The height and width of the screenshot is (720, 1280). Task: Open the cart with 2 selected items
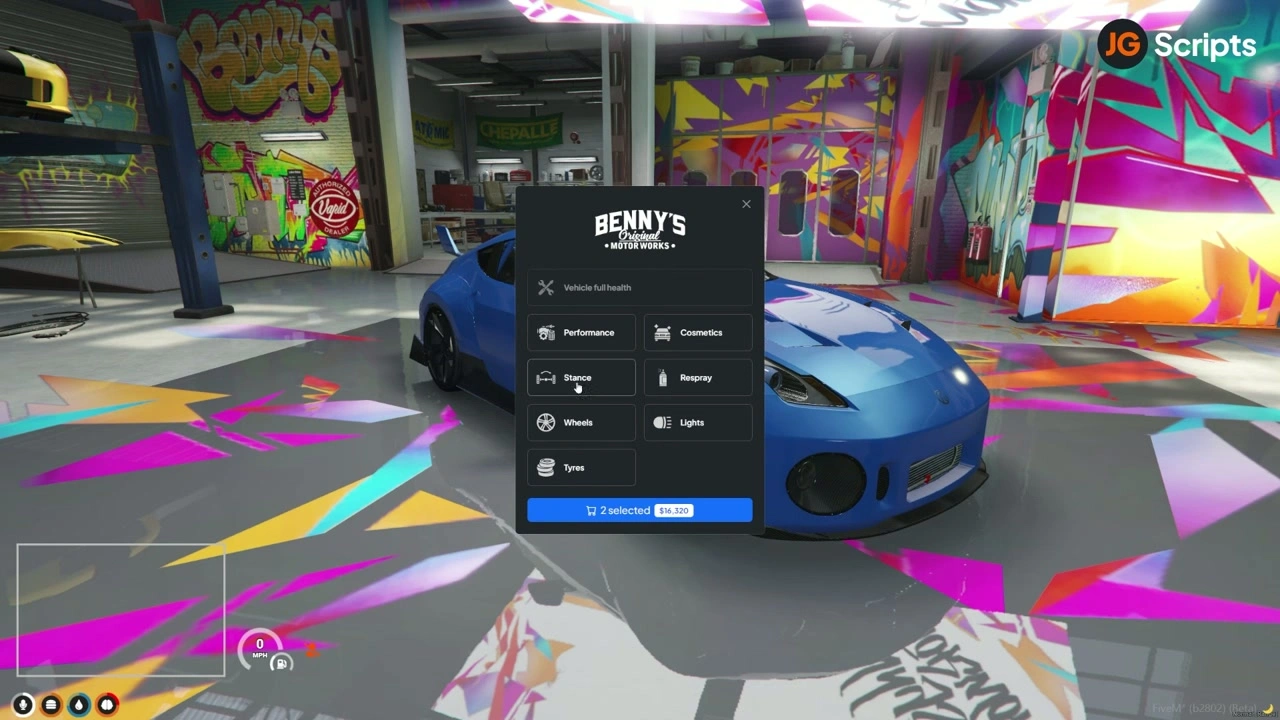(639, 510)
